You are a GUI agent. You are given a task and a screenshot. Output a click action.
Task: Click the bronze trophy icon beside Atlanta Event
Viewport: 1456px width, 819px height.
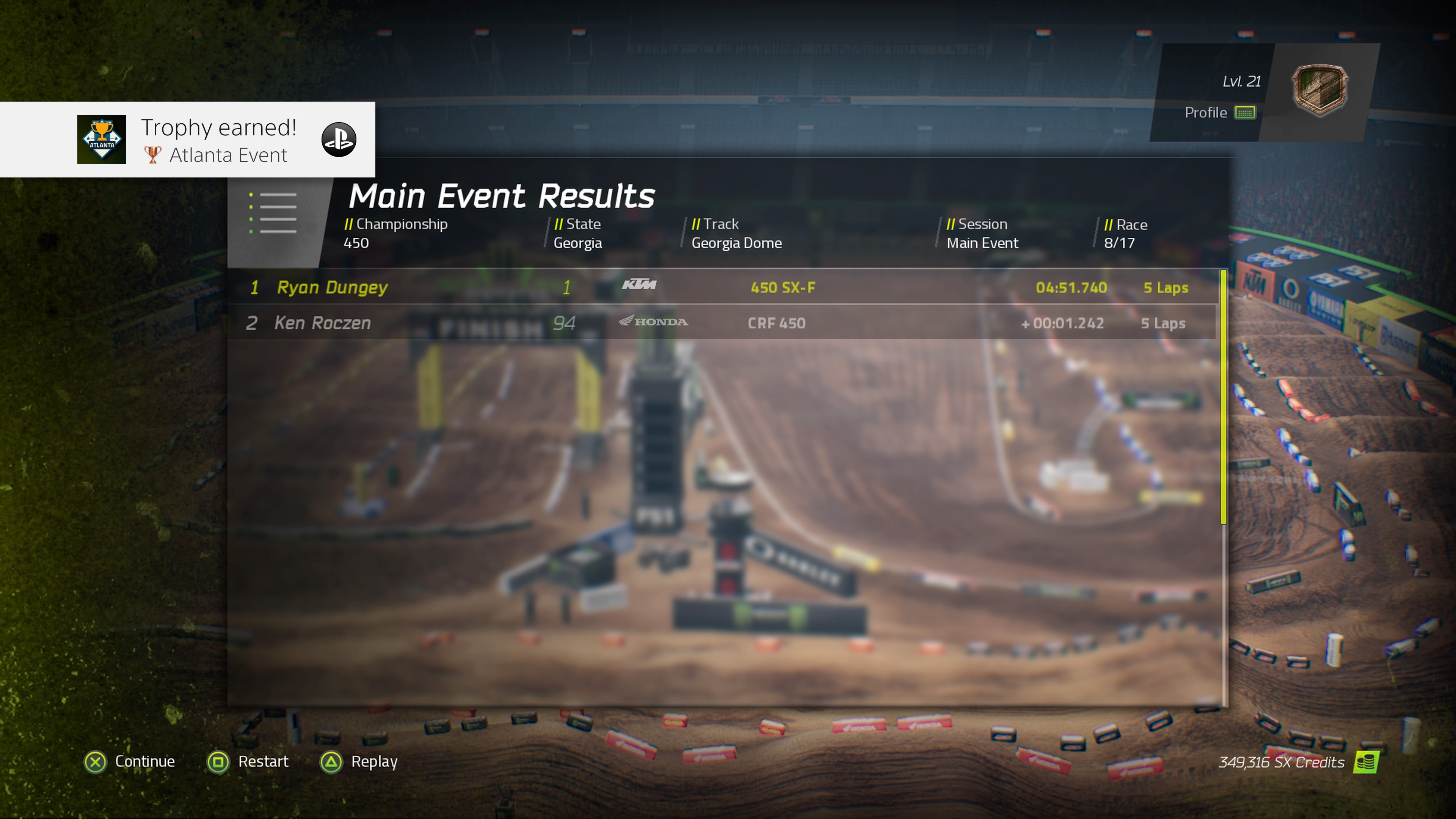(152, 155)
